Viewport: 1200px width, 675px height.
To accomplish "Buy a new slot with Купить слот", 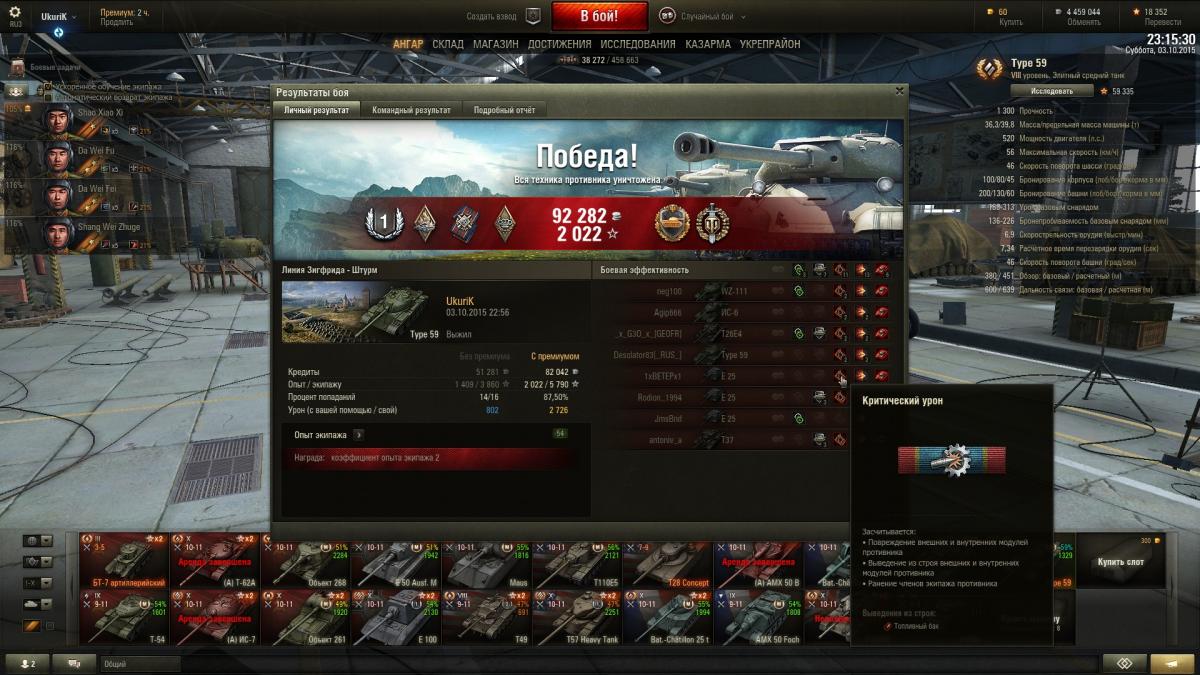I will (1119, 561).
